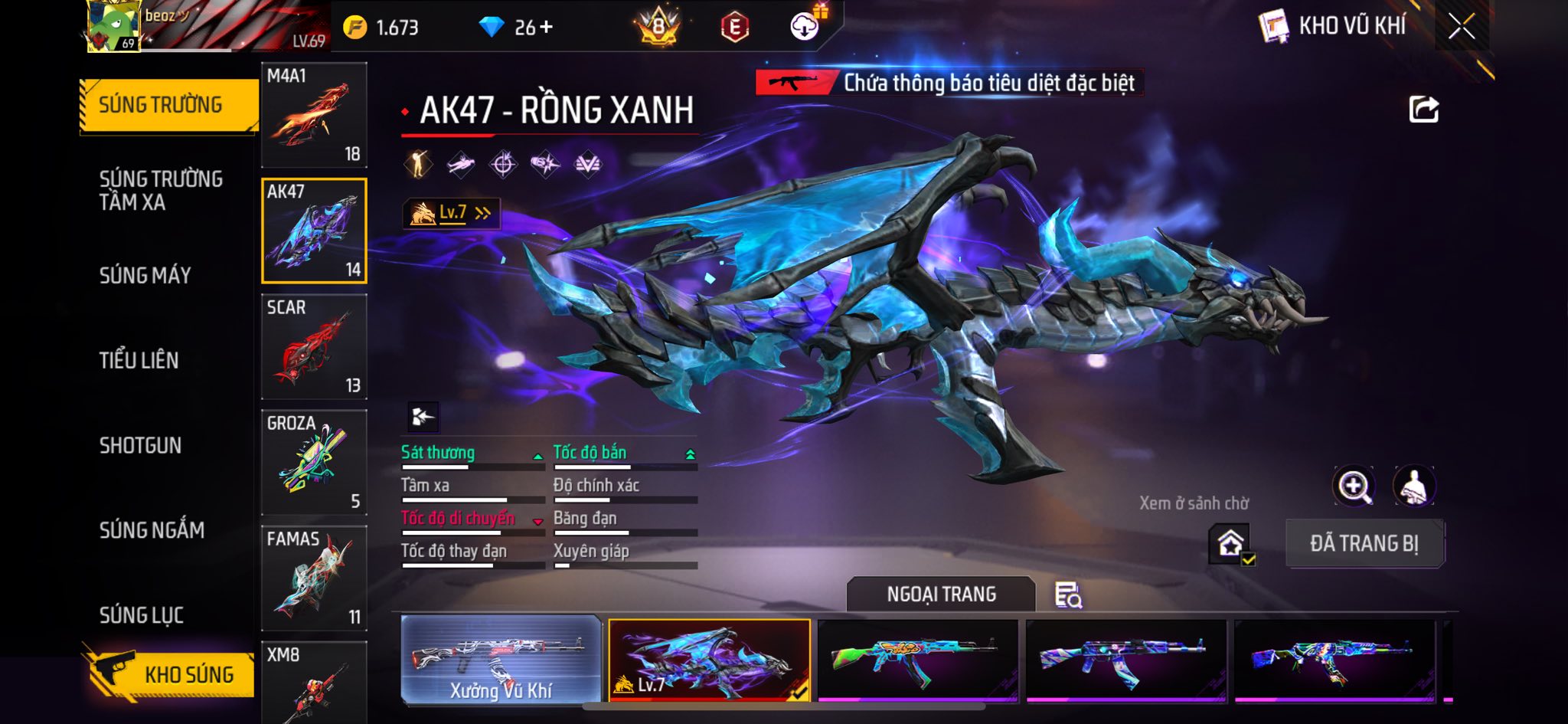
Task: Choose the SCAR weapon tile
Action: click(314, 347)
